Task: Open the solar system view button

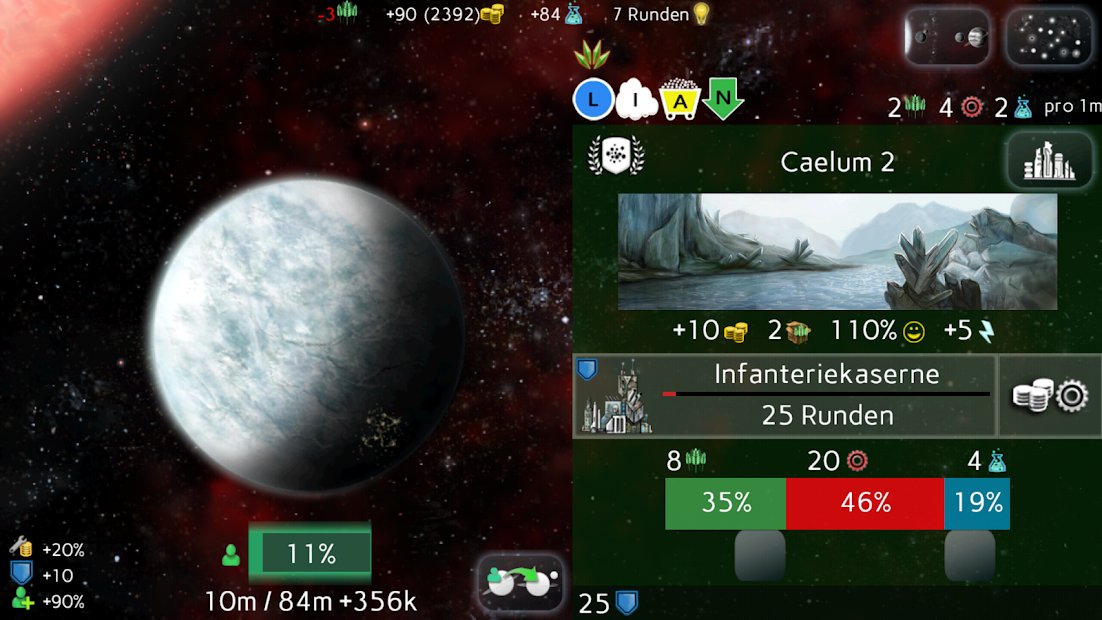Action: pos(947,38)
